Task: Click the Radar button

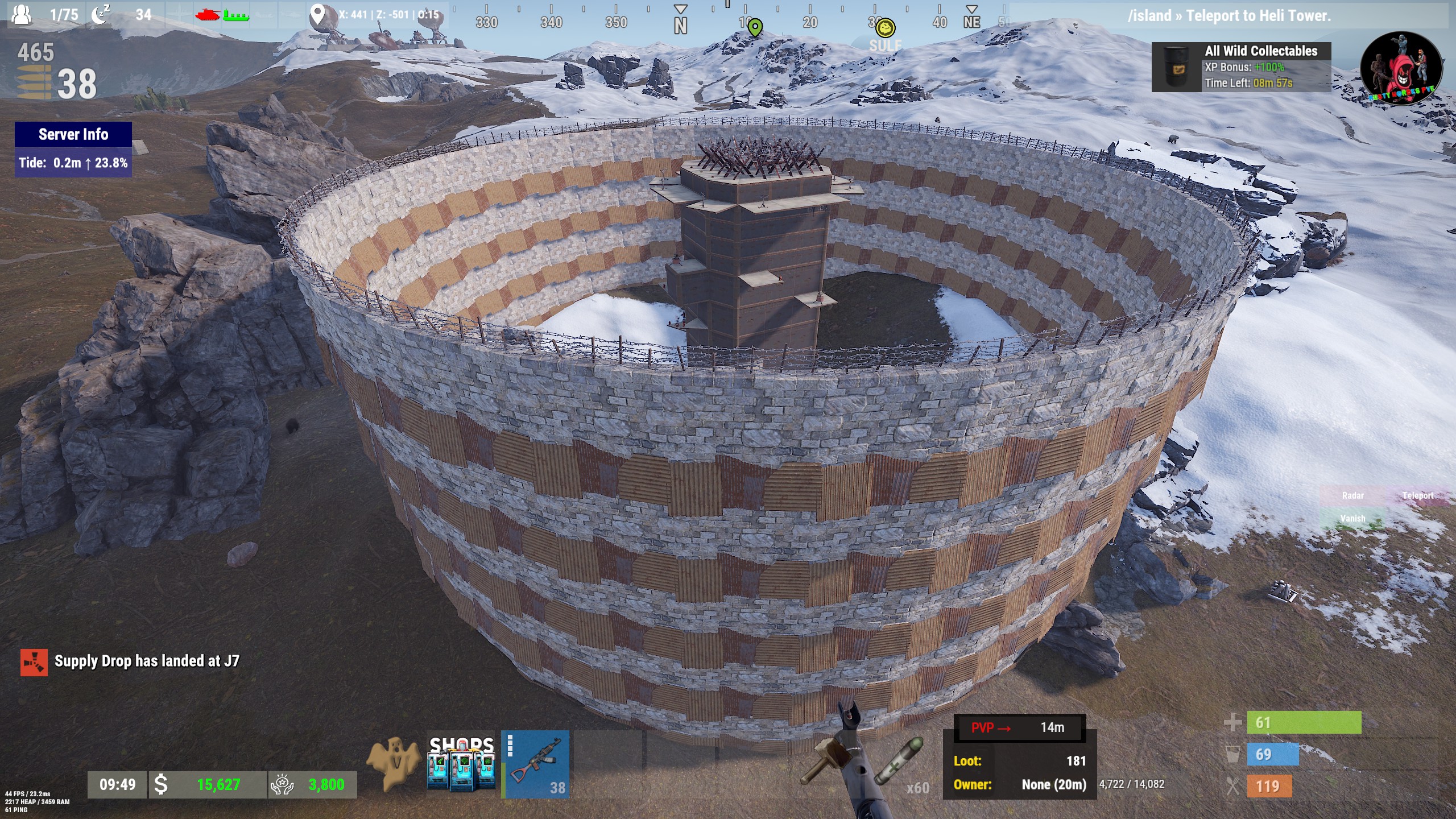Action: [x=1352, y=495]
